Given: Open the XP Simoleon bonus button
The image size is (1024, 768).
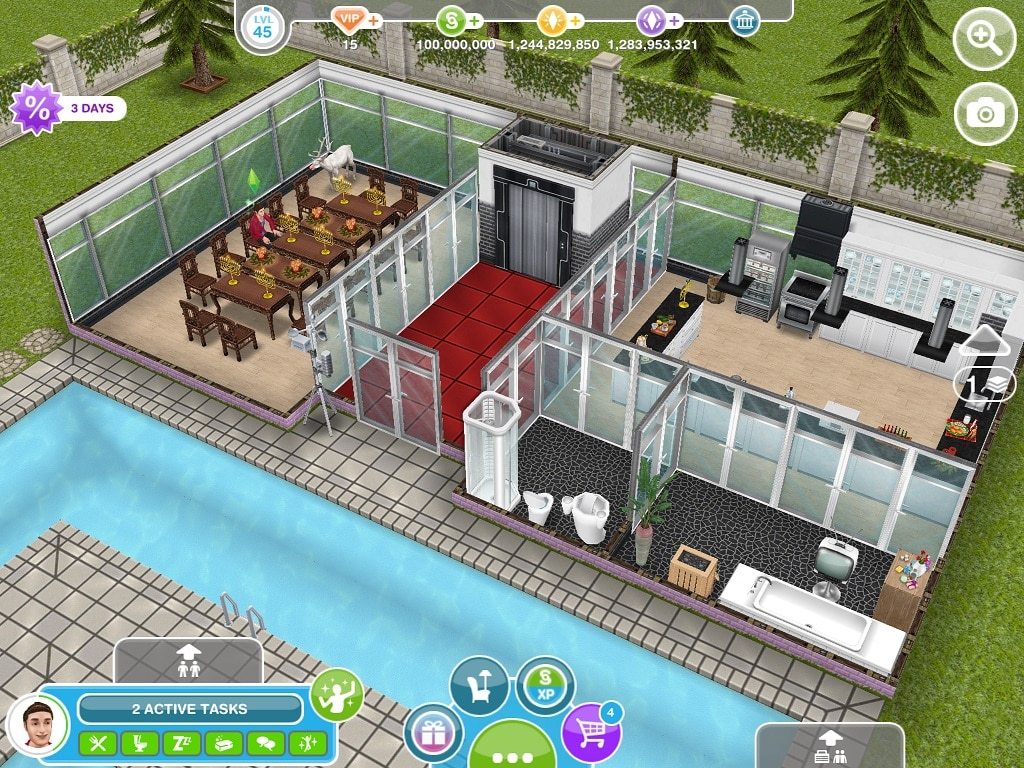Looking at the screenshot, I should pyautogui.click(x=545, y=685).
